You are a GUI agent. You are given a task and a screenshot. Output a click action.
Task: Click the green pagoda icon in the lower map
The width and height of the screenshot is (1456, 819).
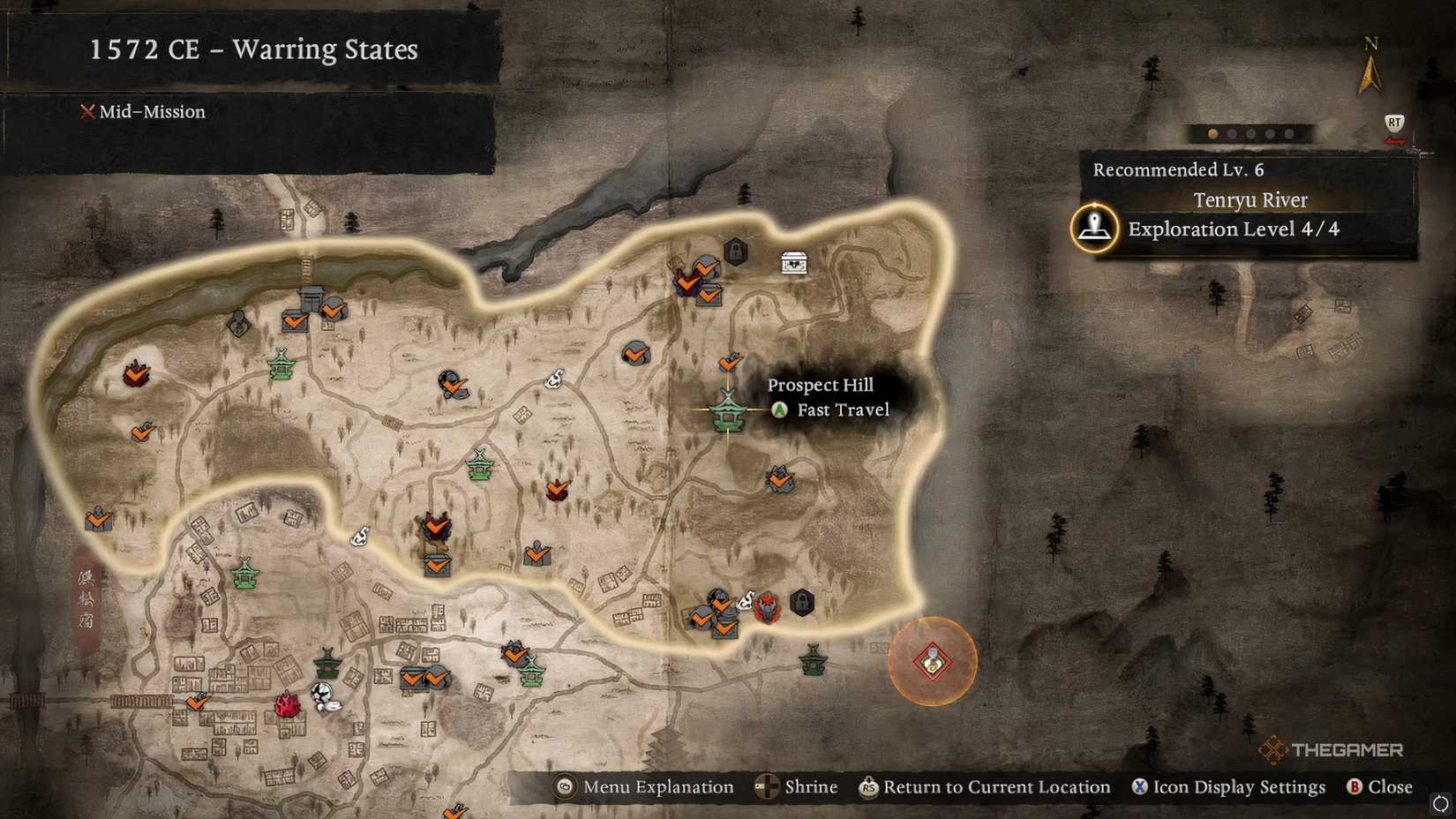coord(326,664)
